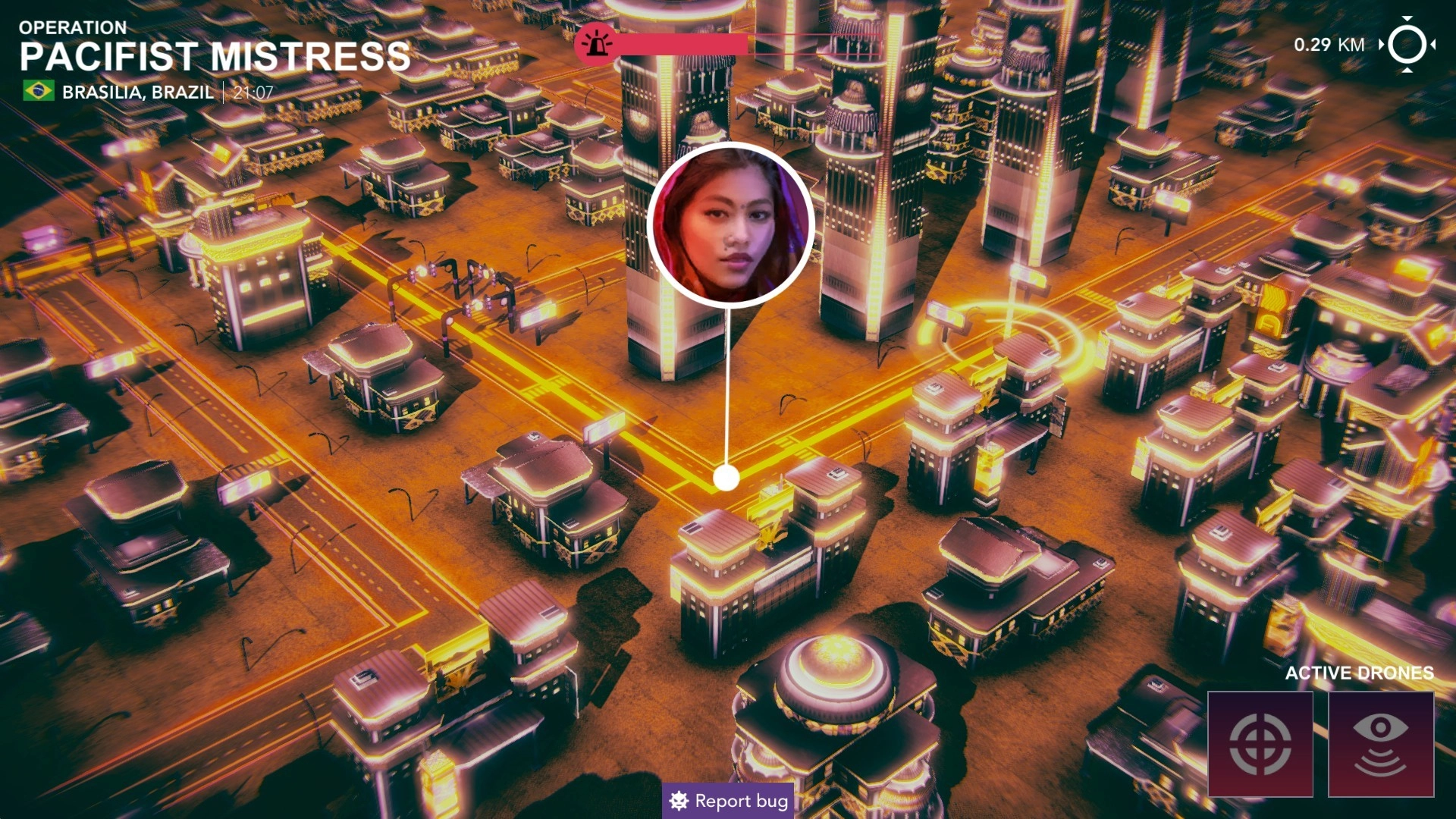1456x819 pixels.
Task: Select the crosshair targeting drone
Action: click(x=1260, y=744)
